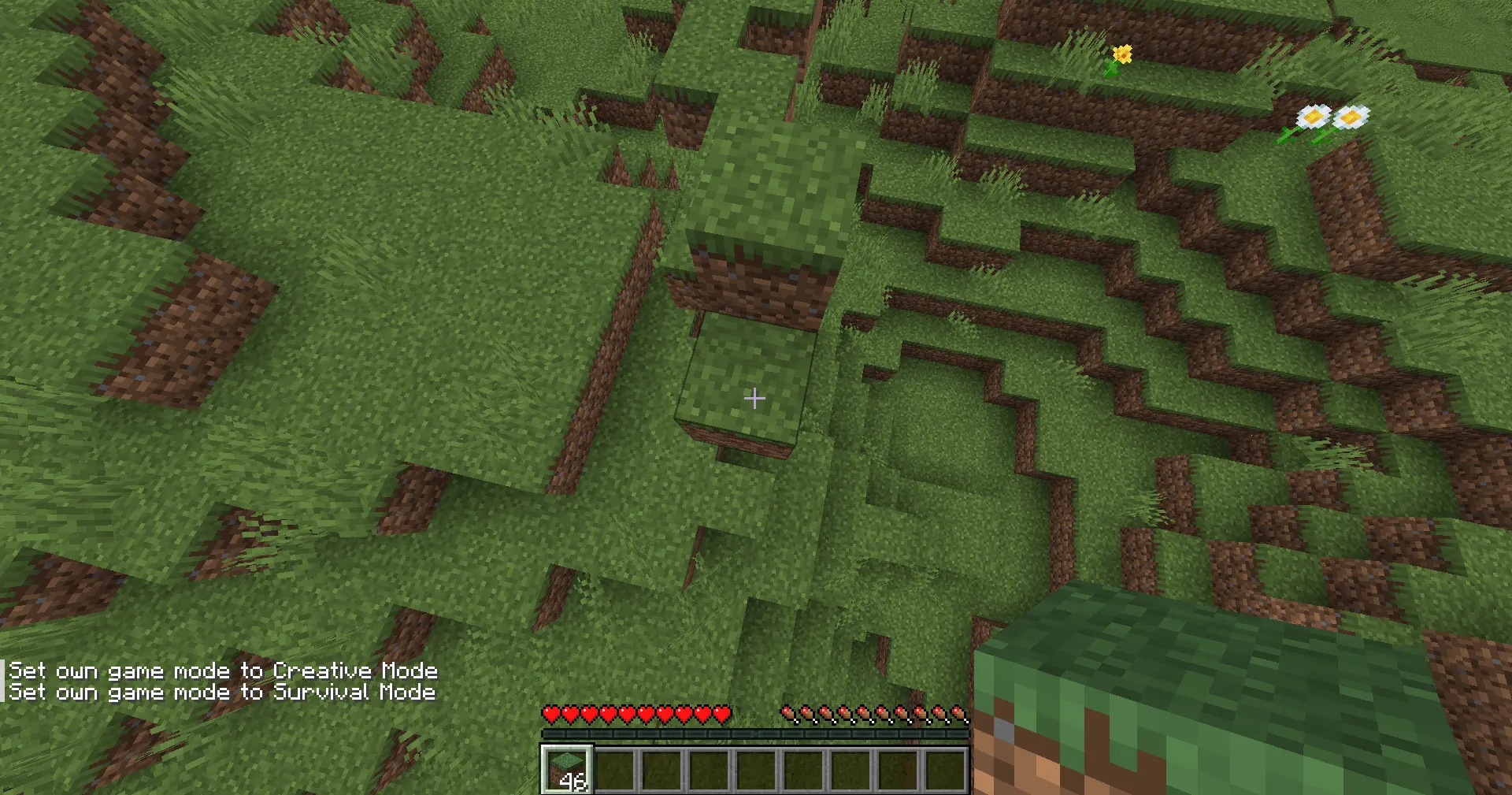Click the crosshair at screen center

[754, 399]
